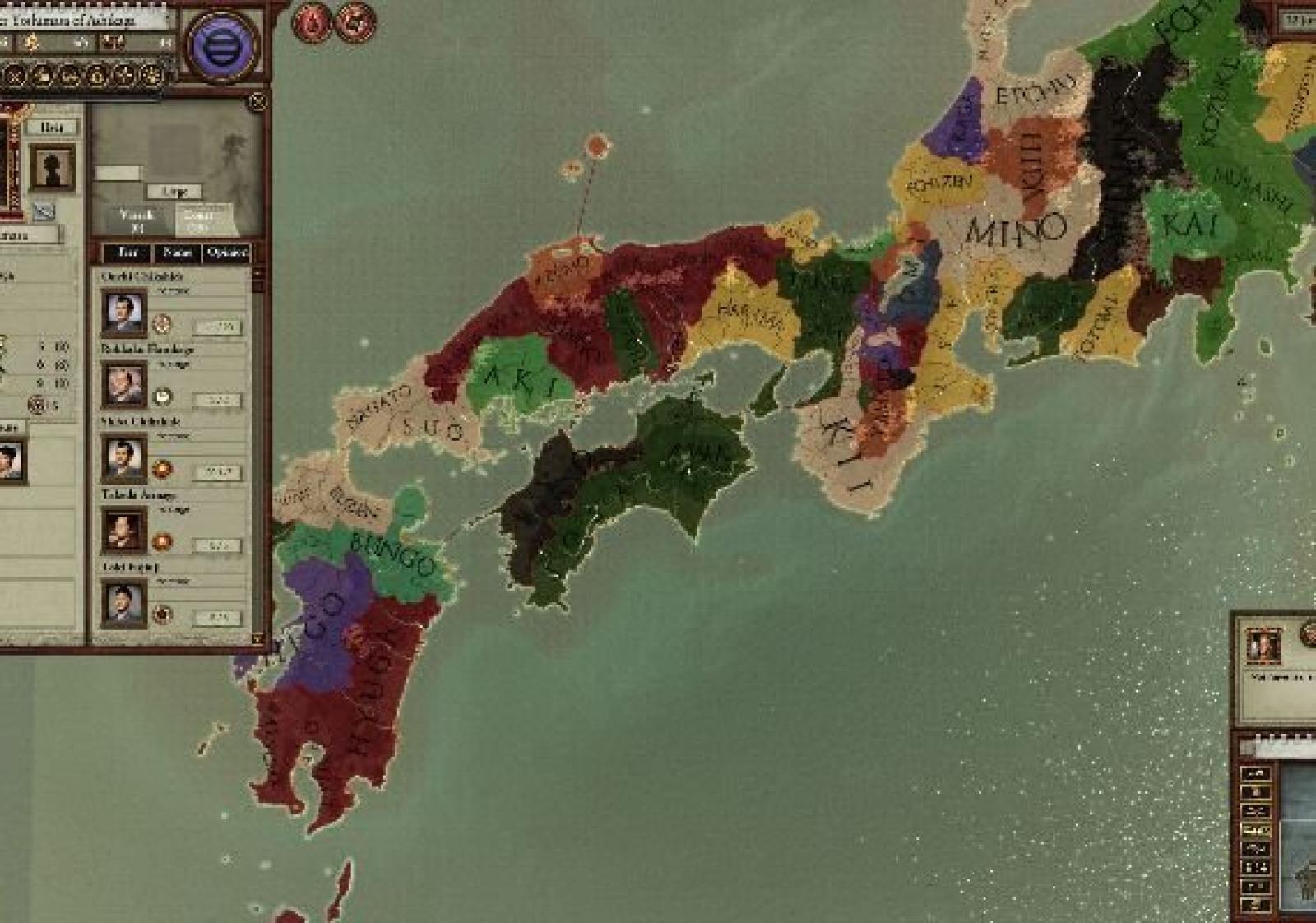
Task: Select the character portrait above the minimap
Action: coord(1262,647)
